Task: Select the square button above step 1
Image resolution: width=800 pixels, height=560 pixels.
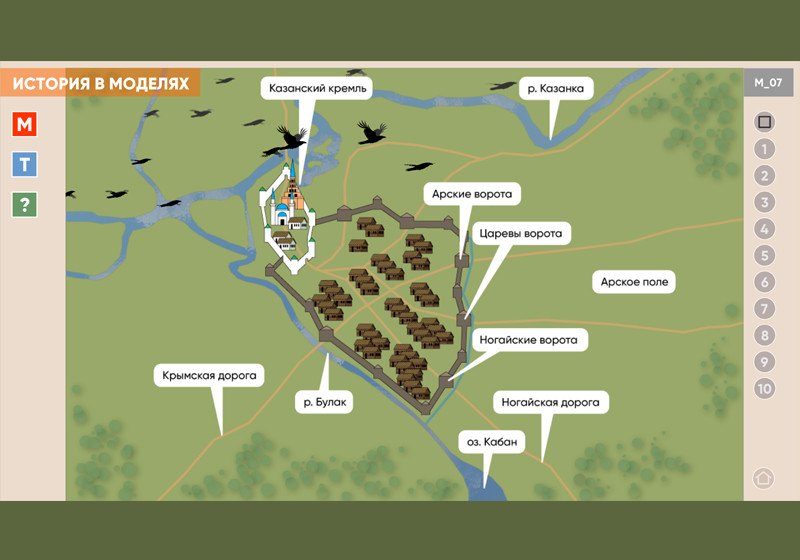Action: (x=765, y=122)
